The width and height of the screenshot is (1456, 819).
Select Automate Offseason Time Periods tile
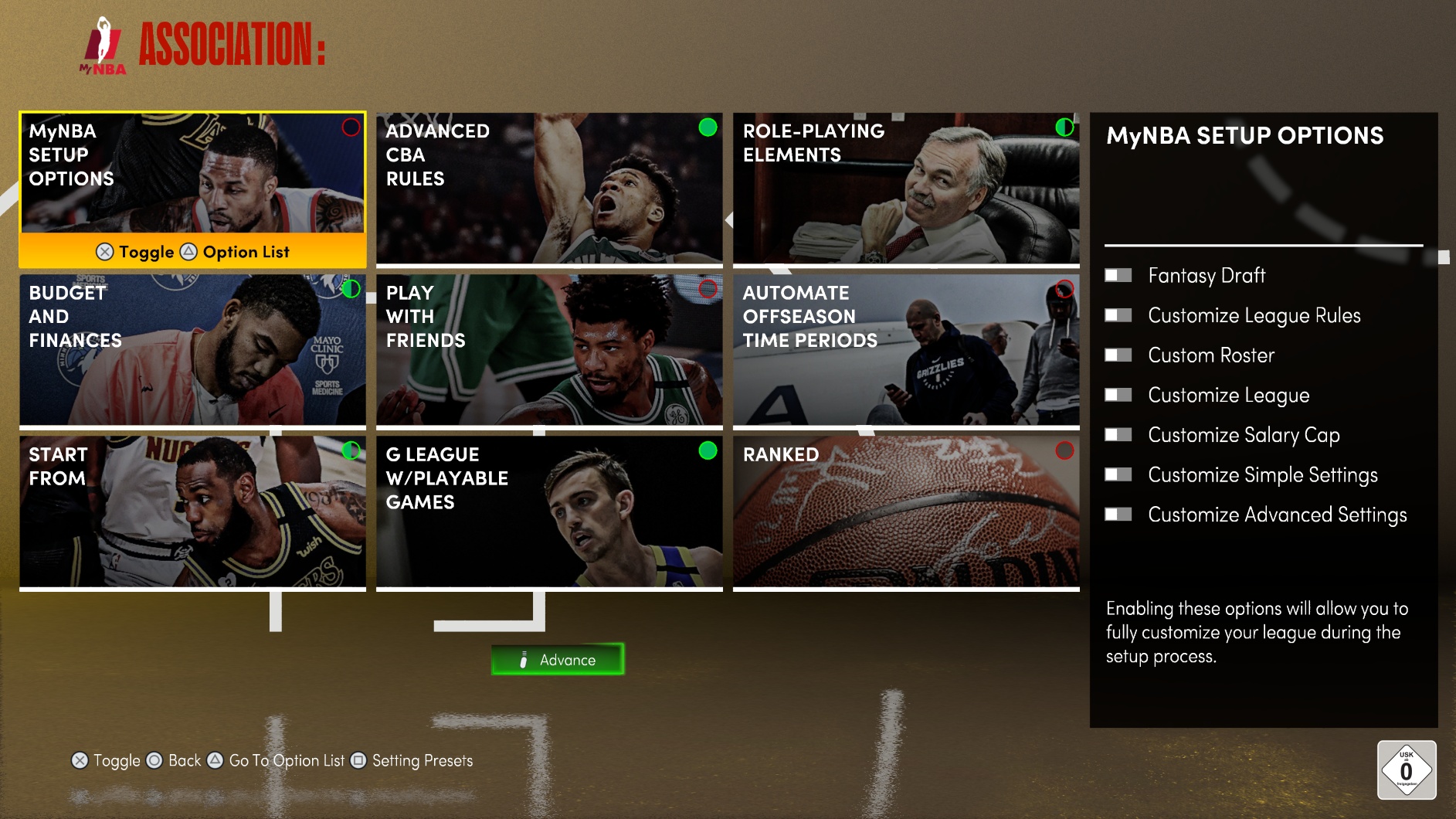tap(906, 350)
